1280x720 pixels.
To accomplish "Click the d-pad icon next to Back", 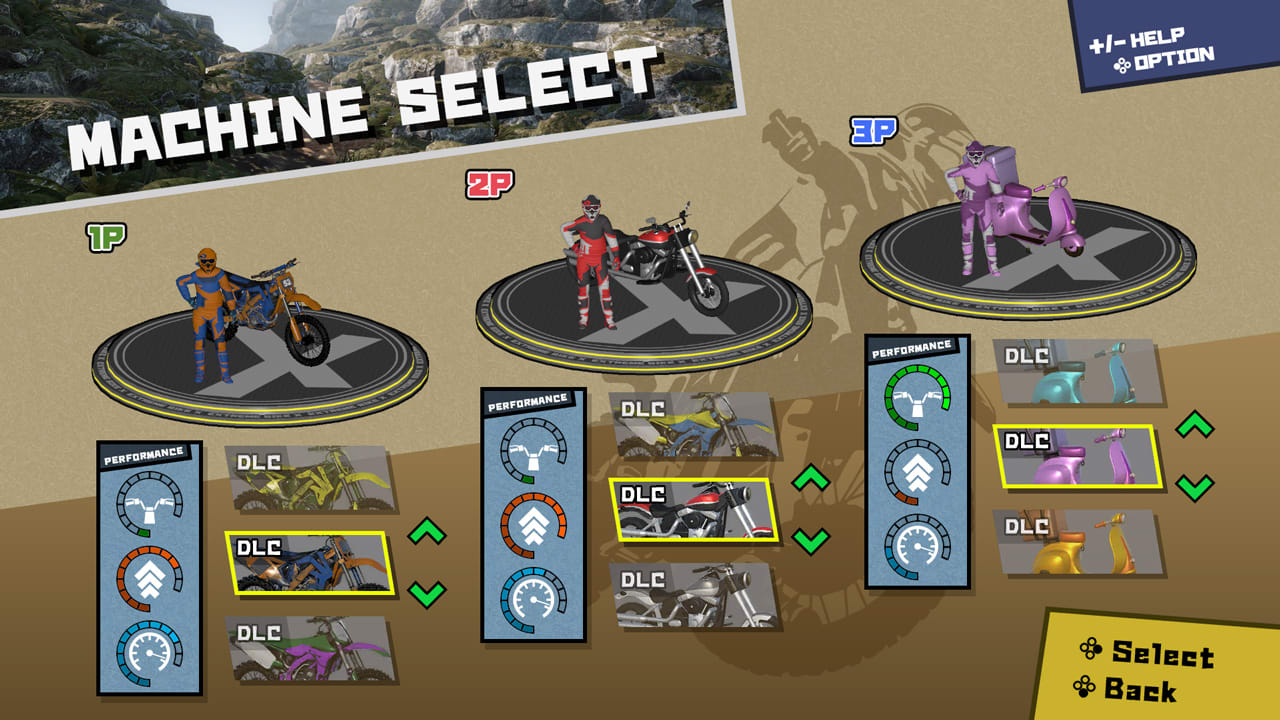I will [1086, 688].
